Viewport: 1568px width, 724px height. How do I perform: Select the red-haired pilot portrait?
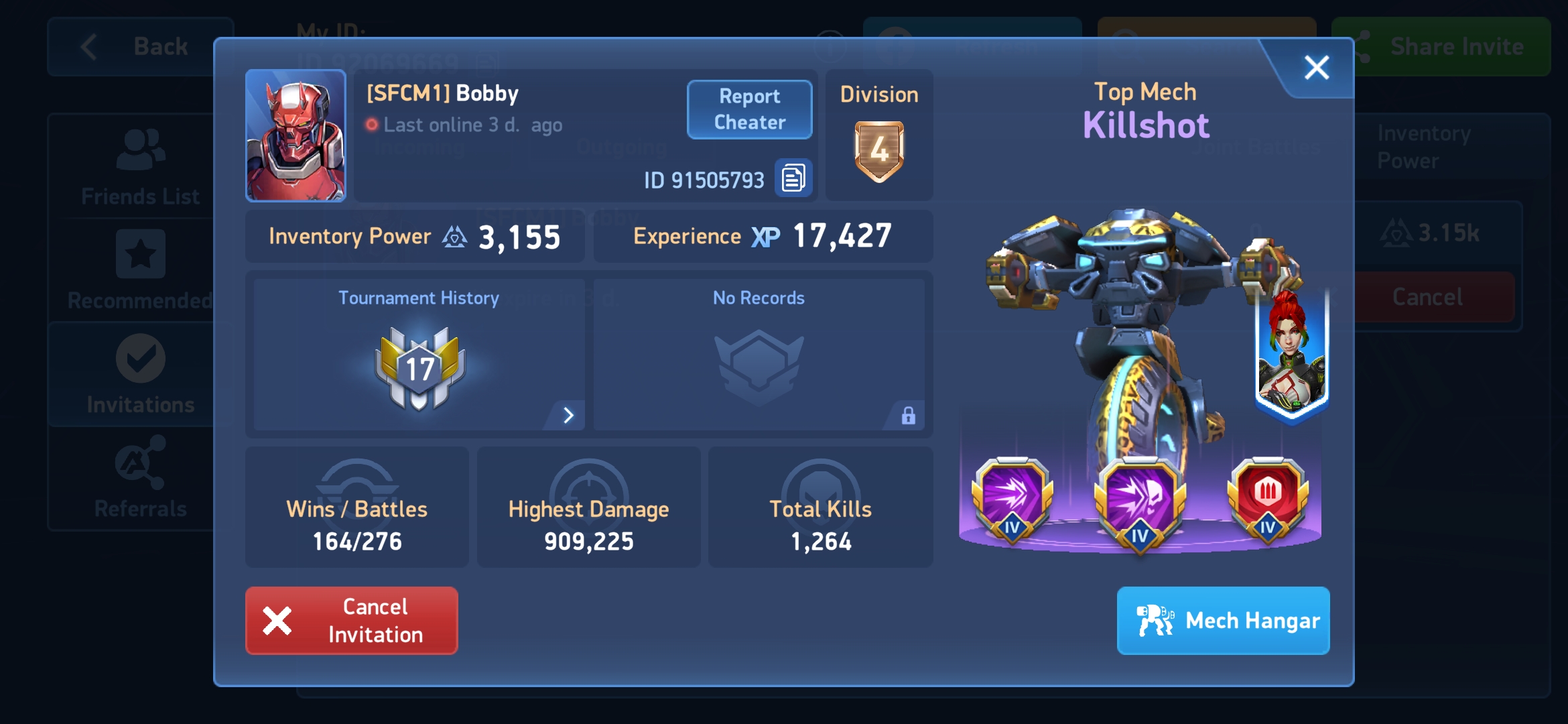1291,355
